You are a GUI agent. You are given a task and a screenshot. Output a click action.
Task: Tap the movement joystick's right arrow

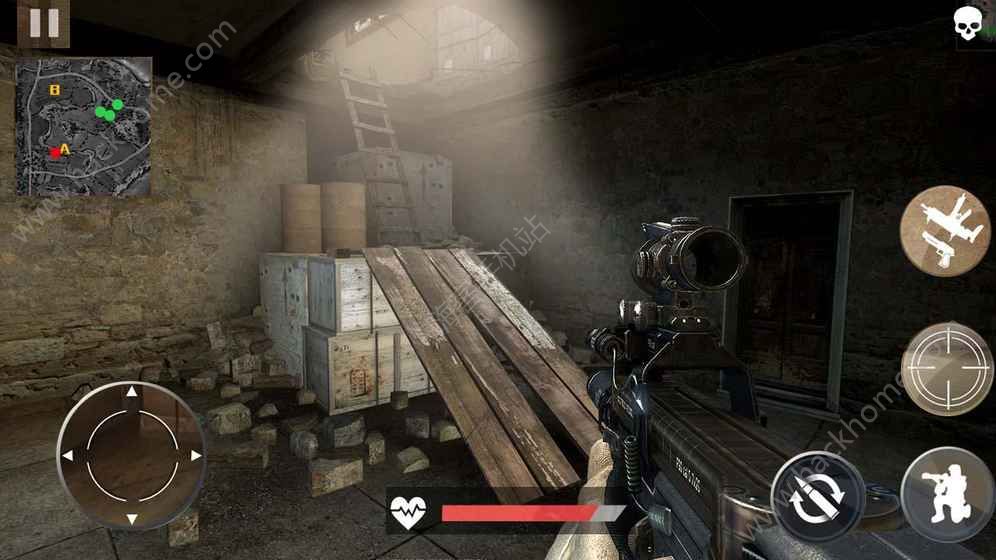click(x=195, y=455)
